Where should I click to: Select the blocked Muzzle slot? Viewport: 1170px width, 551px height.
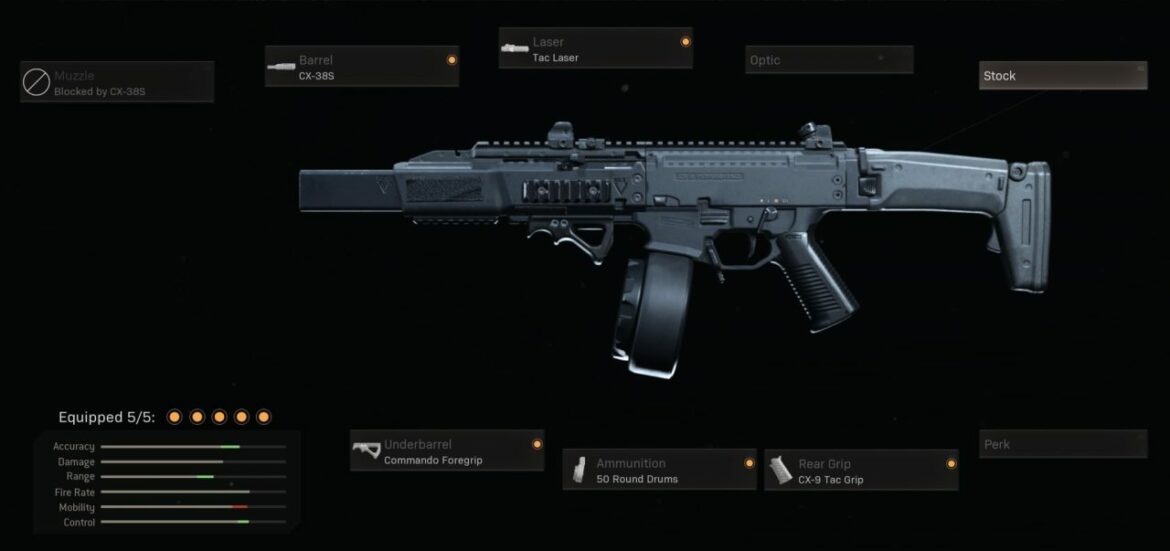[117, 82]
